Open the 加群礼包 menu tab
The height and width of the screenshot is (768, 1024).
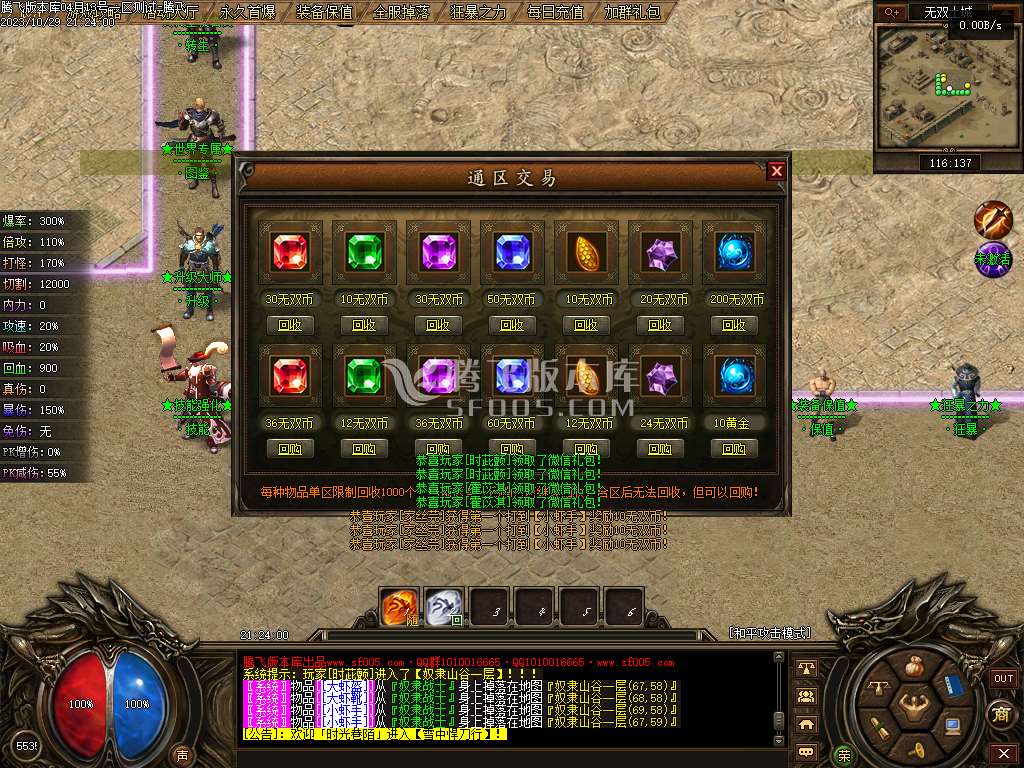632,13
